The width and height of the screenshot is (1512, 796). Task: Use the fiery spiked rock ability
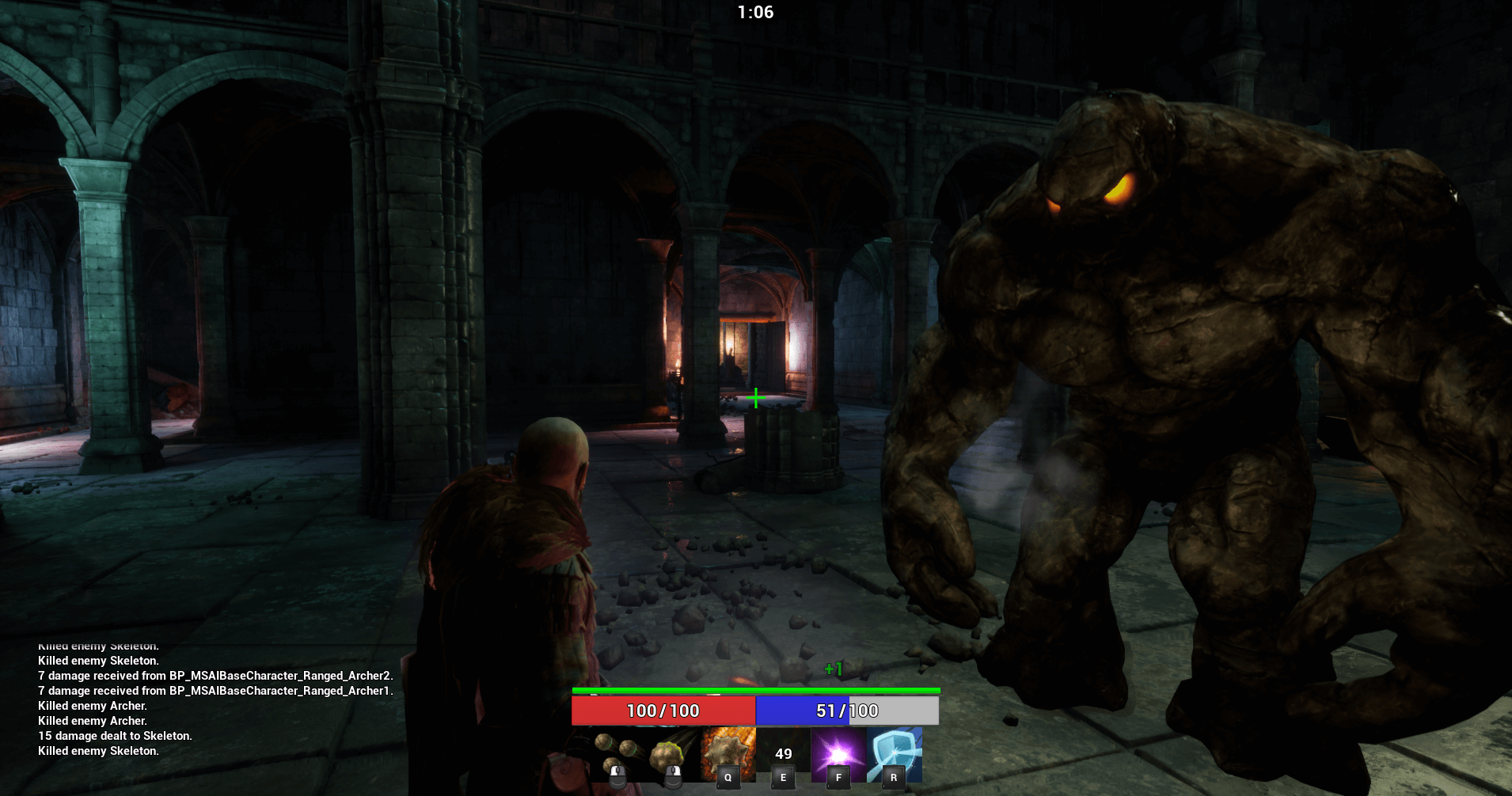click(728, 755)
